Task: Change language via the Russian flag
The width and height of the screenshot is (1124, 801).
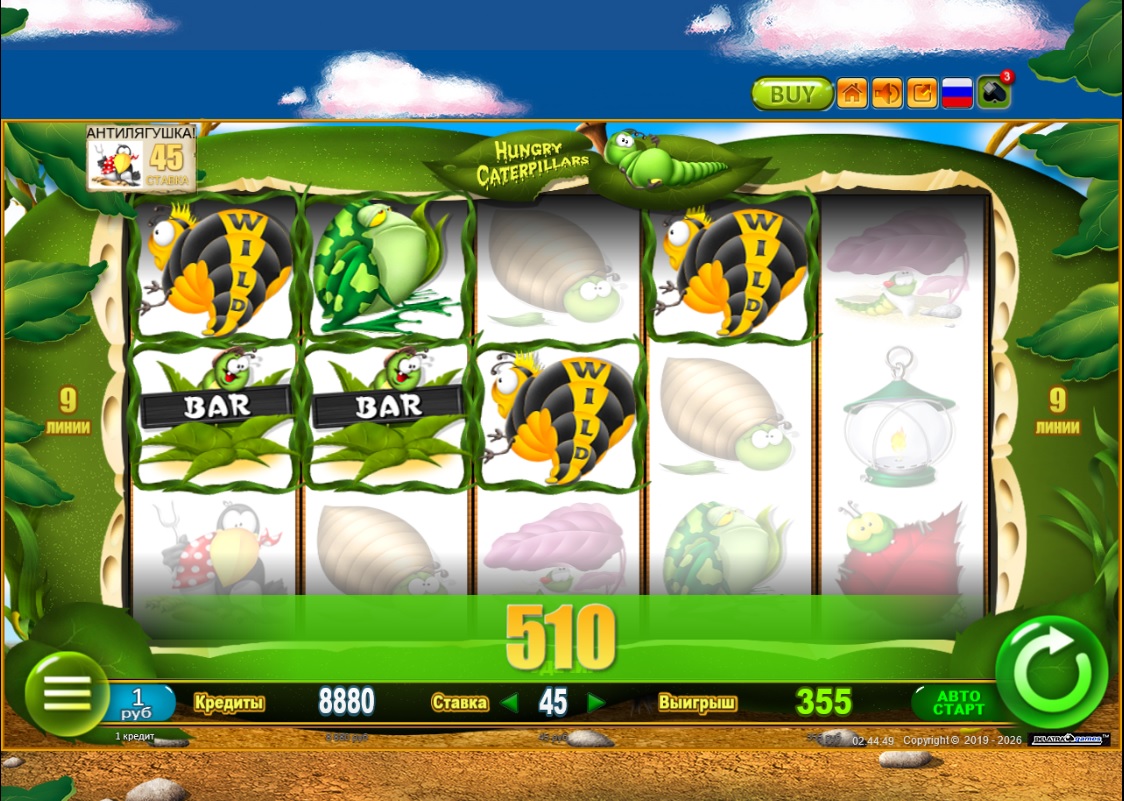Action: pos(958,94)
